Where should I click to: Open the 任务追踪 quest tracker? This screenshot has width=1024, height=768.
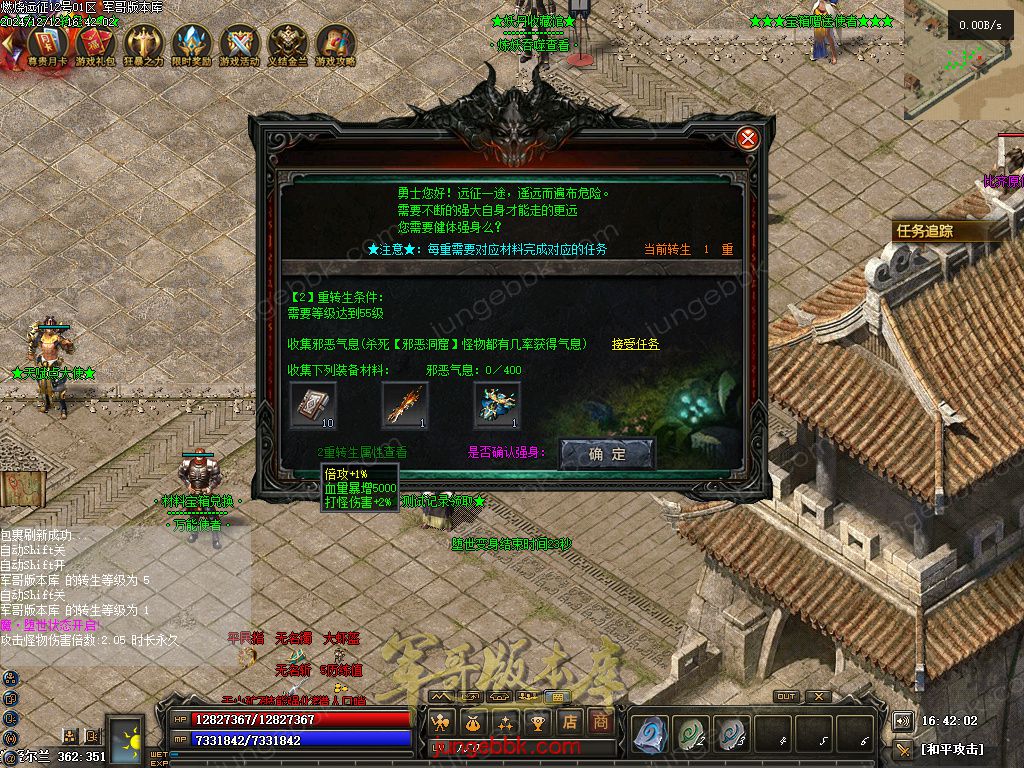tap(925, 231)
